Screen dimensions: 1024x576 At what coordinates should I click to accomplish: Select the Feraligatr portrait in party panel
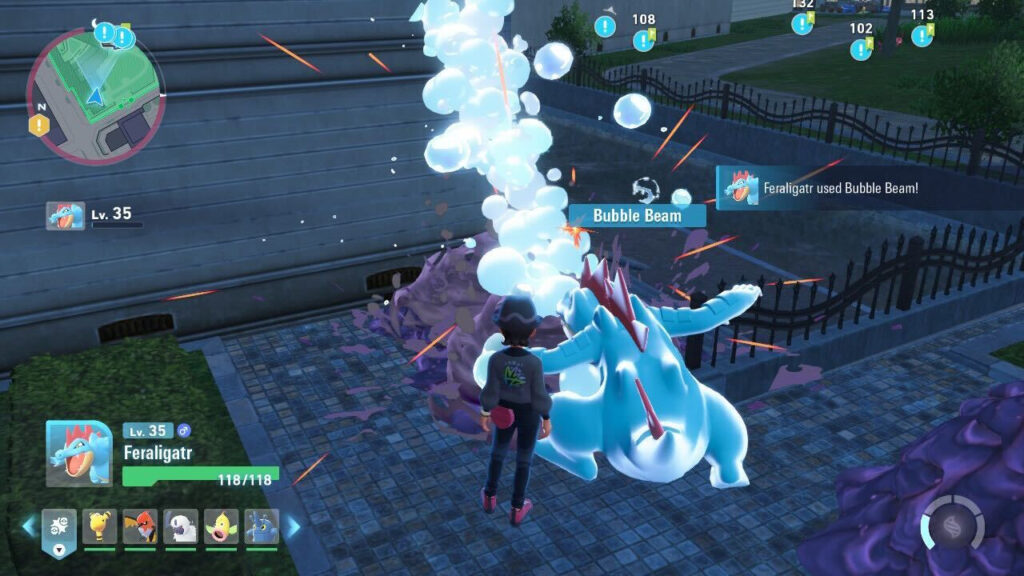point(79,453)
